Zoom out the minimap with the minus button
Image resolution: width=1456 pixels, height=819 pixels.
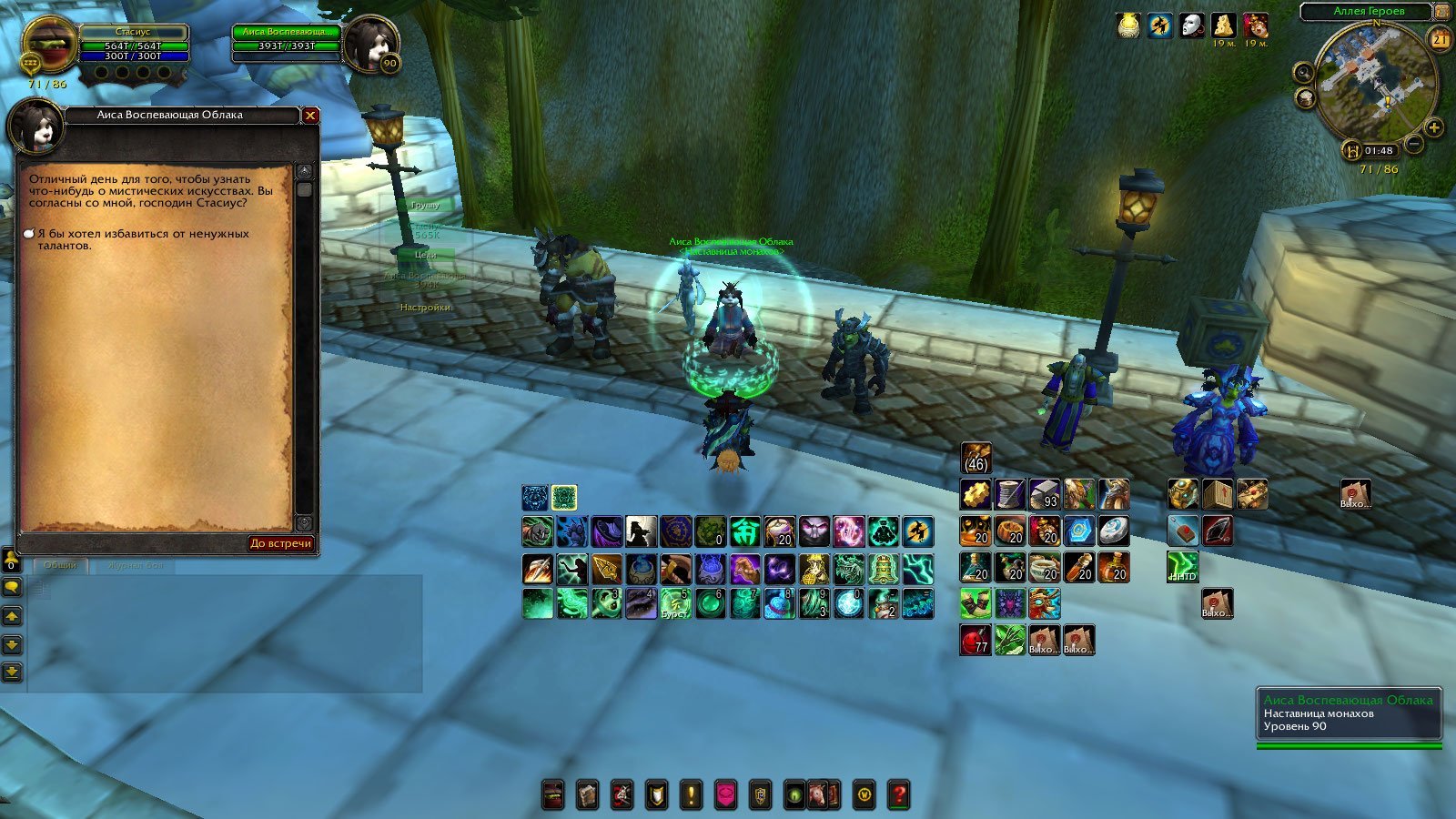click(1414, 143)
